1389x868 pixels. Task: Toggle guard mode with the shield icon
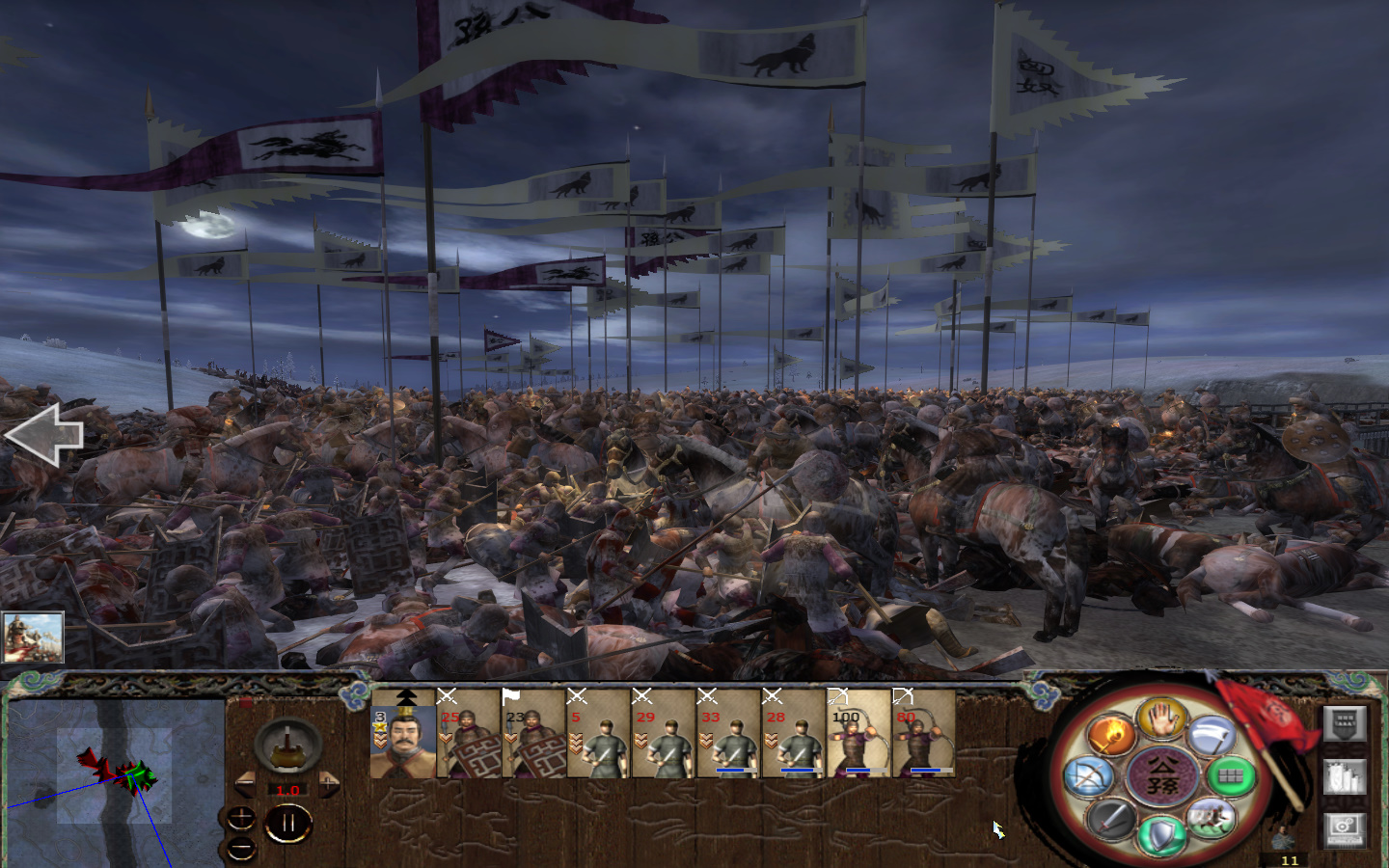(1161, 835)
